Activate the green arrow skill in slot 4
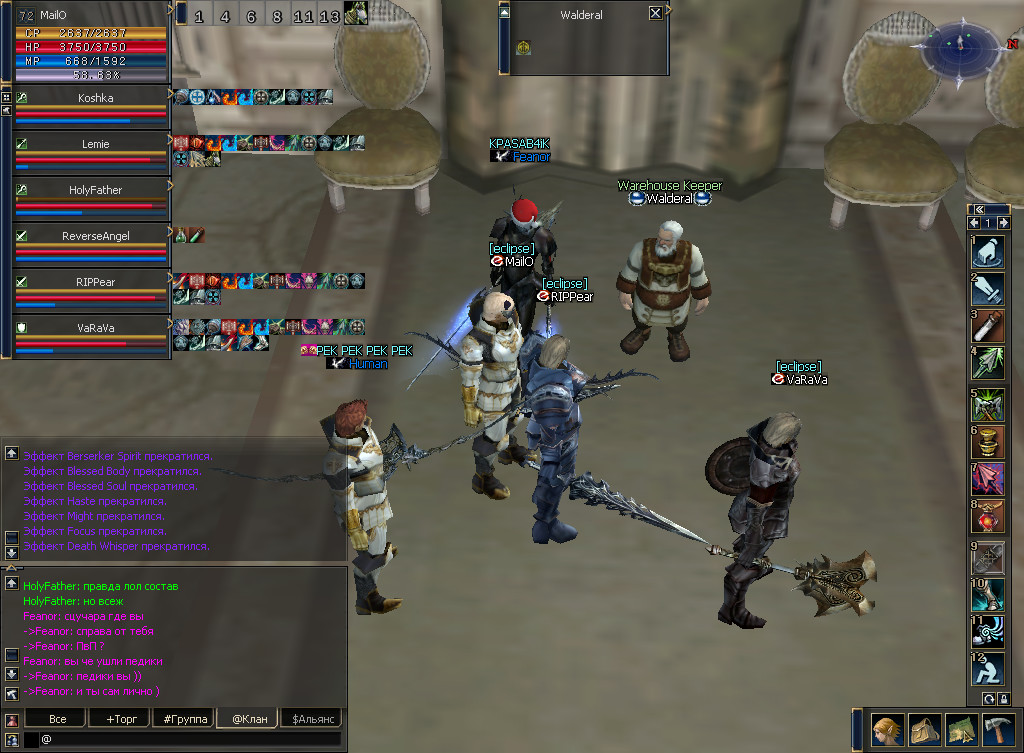This screenshot has width=1024, height=753. 988,362
